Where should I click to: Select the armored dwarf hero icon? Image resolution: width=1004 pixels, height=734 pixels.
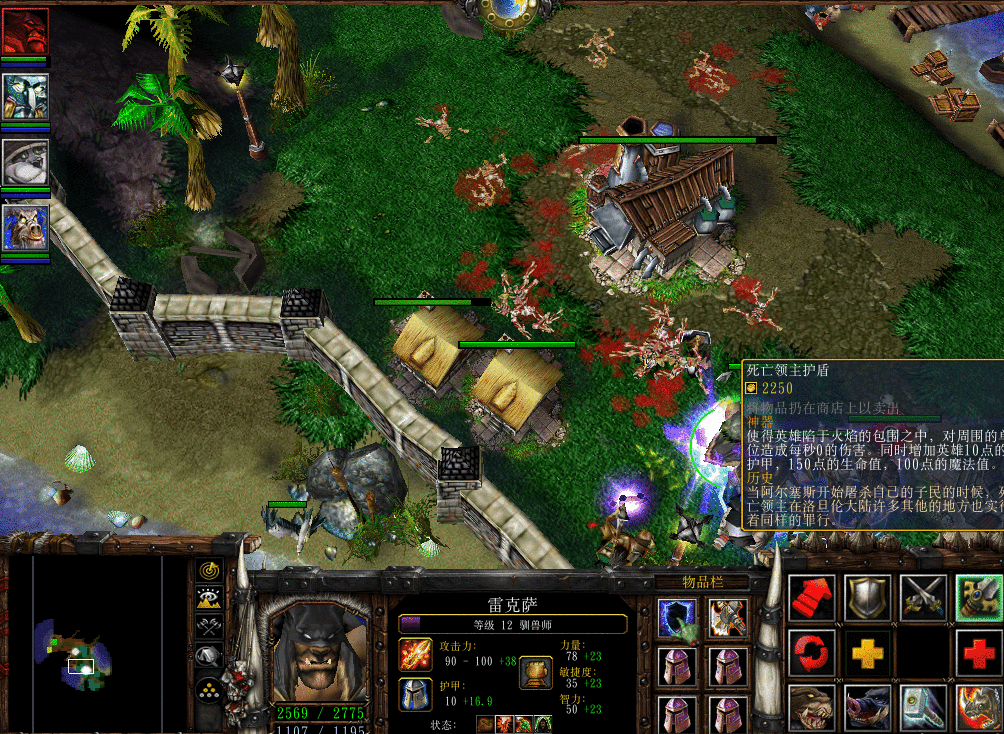pyautogui.click(x=25, y=96)
